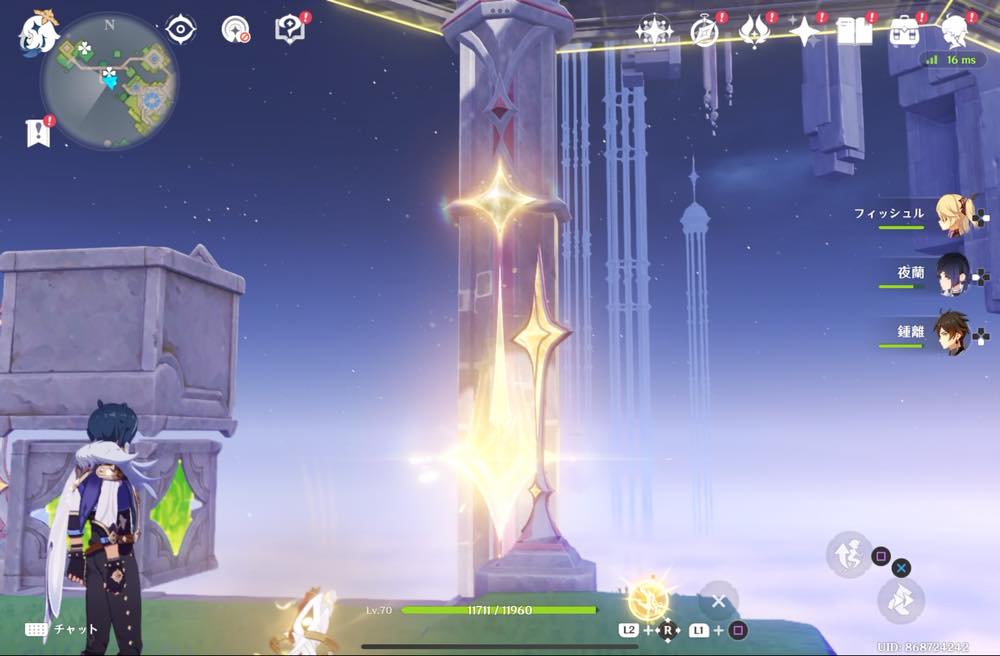Toggle elemental sight eye icon
Screen dimensions: 1000x656
pos(181,29)
